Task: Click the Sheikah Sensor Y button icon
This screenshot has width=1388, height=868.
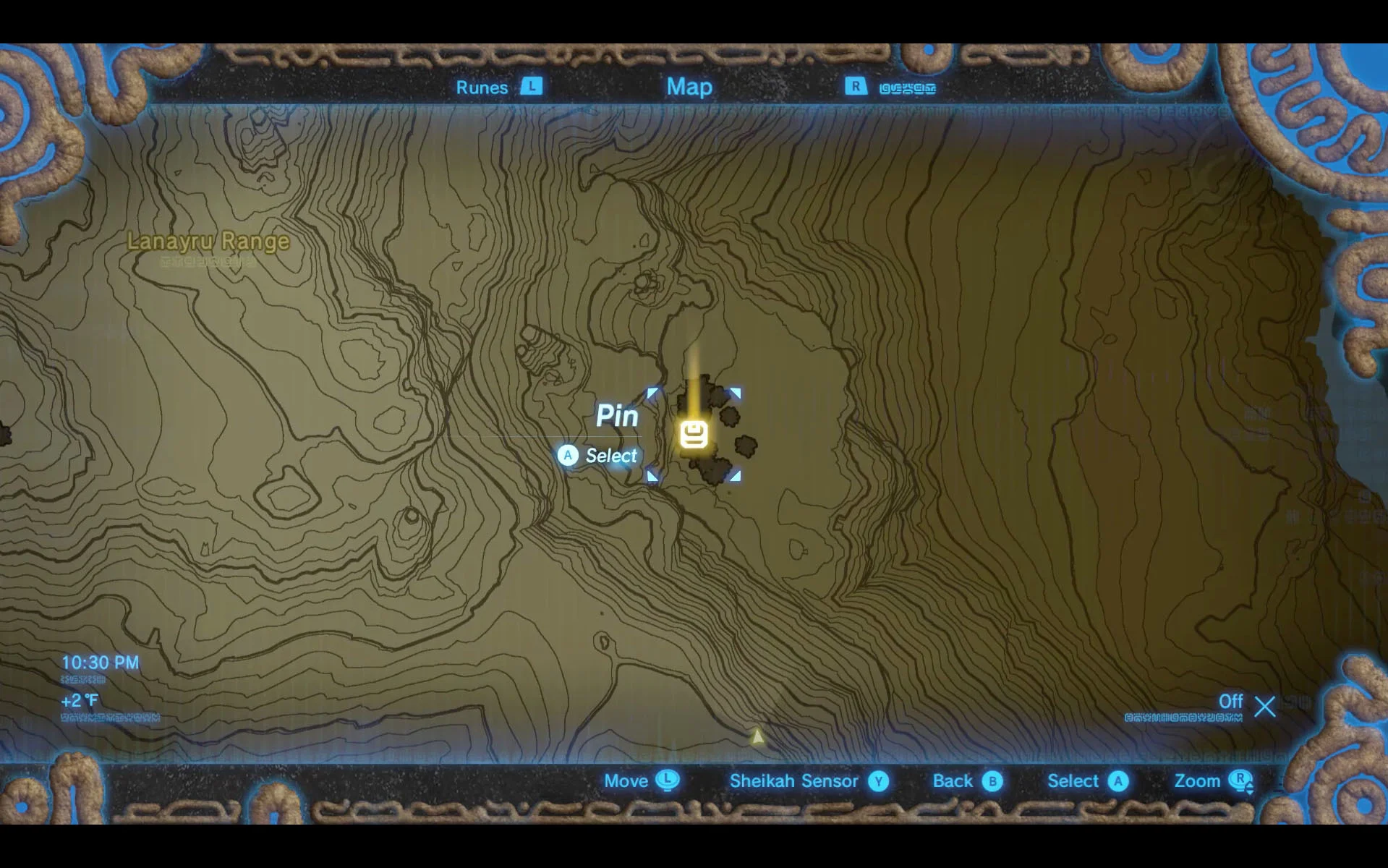Action: click(878, 782)
